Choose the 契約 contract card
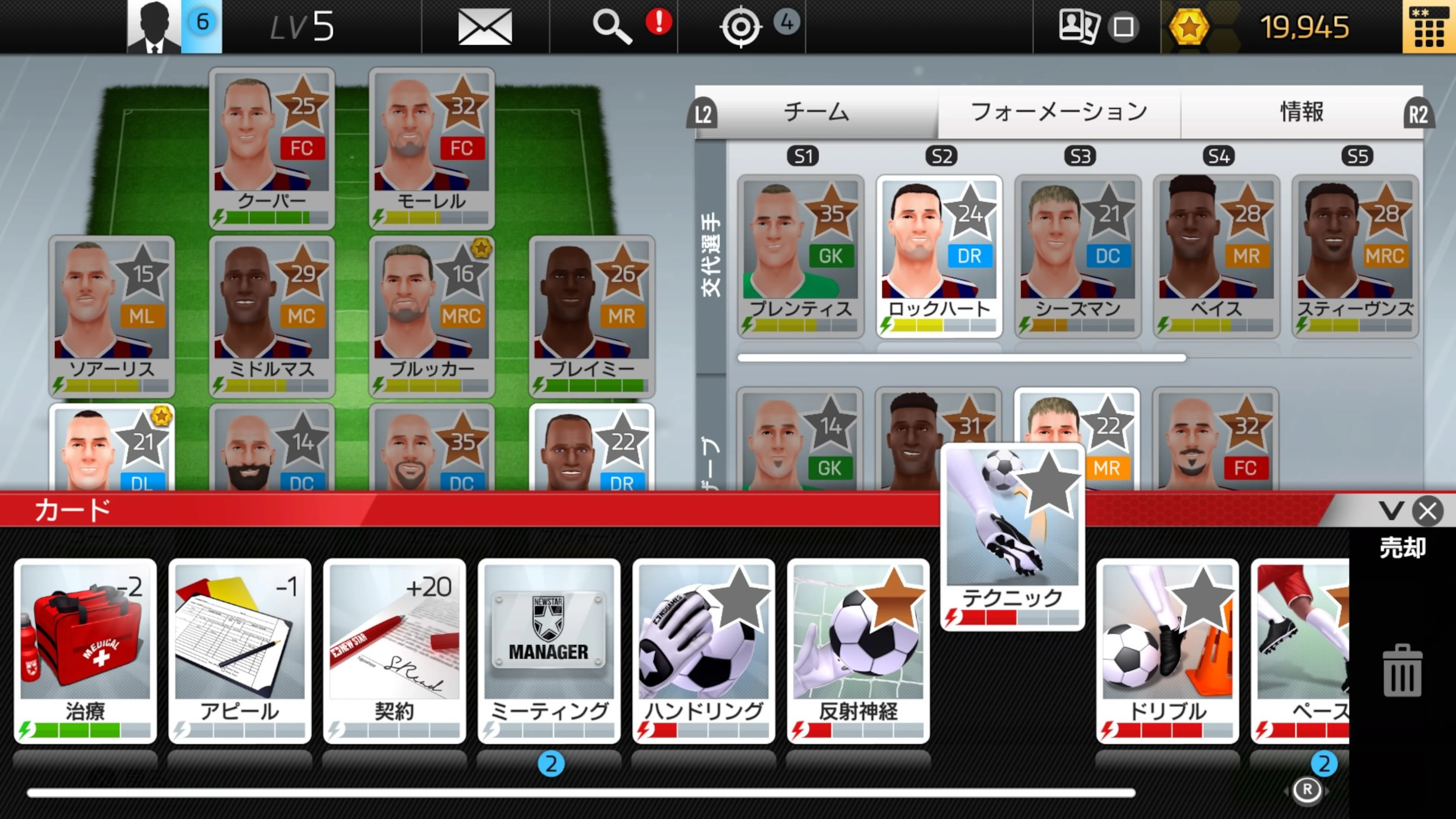Screen dimensions: 1456x819 [x=394, y=650]
